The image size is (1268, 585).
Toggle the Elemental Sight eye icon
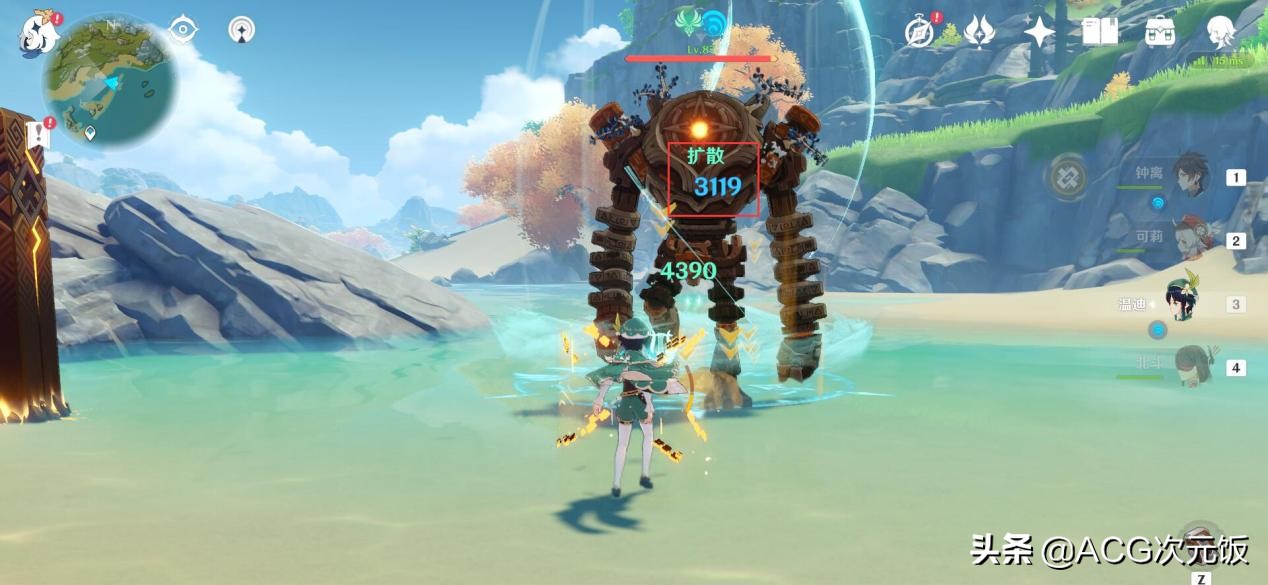(x=183, y=30)
